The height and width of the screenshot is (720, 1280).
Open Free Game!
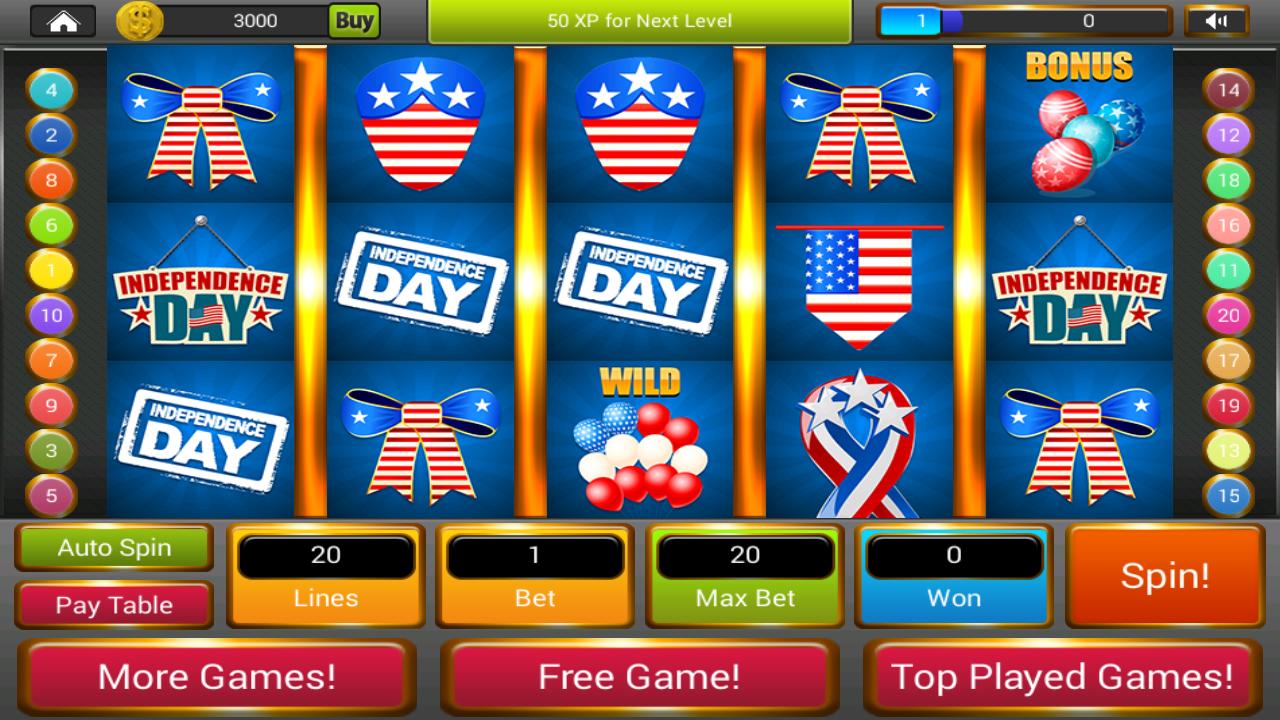(x=640, y=677)
